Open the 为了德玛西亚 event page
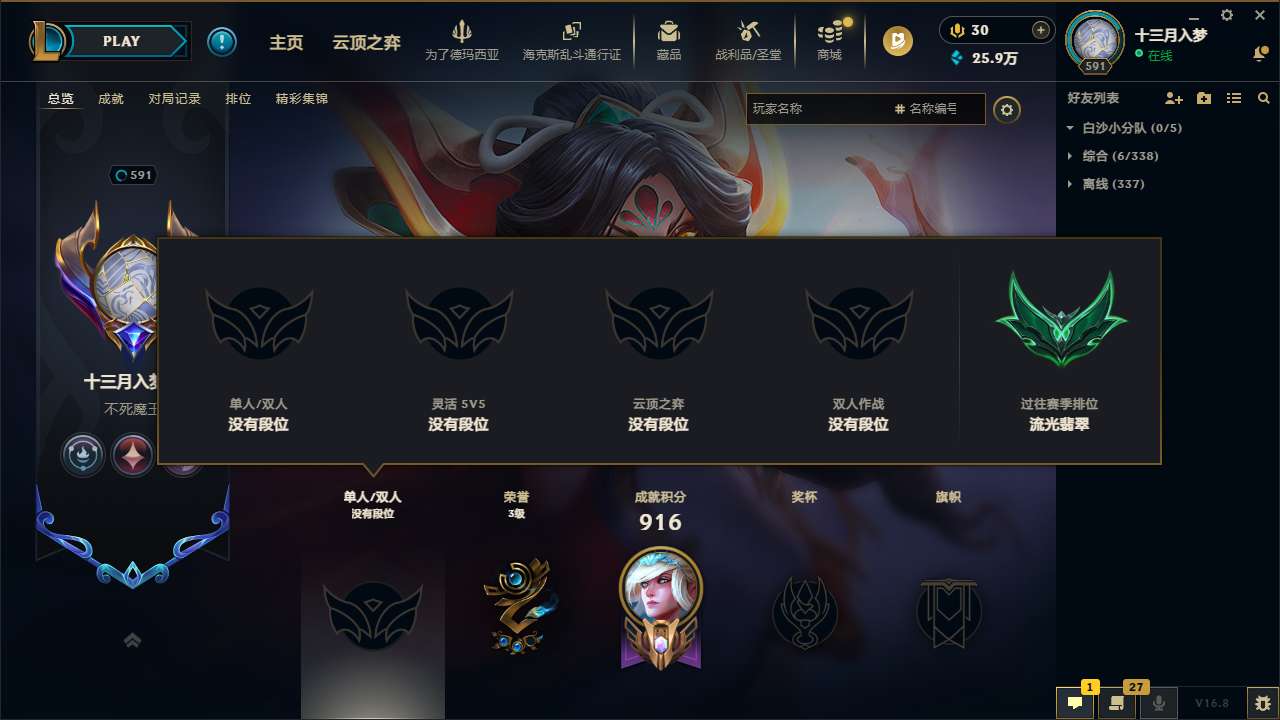Viewport: 1280px width, 720px height. [x=462, y=41]
